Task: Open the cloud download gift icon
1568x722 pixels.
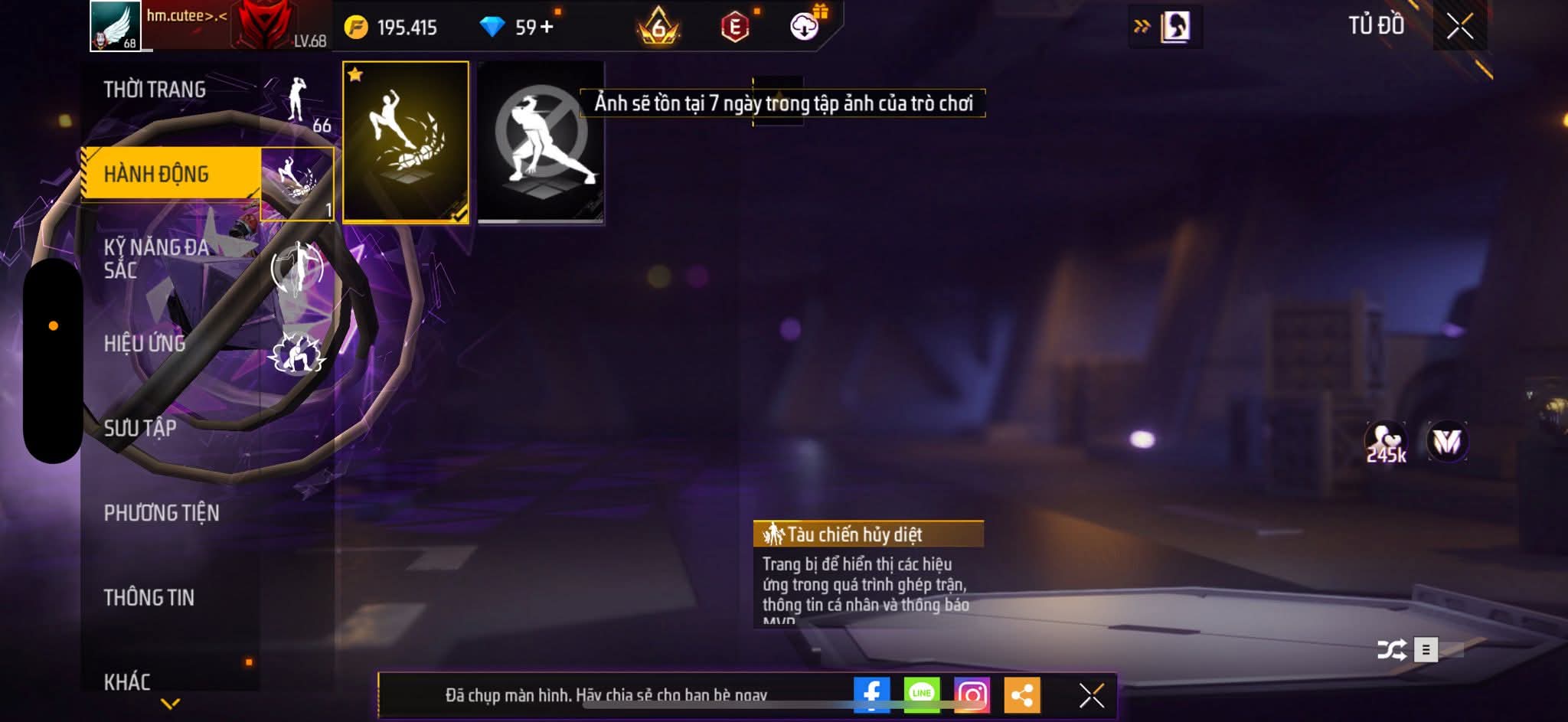Action: click(805, 27)
